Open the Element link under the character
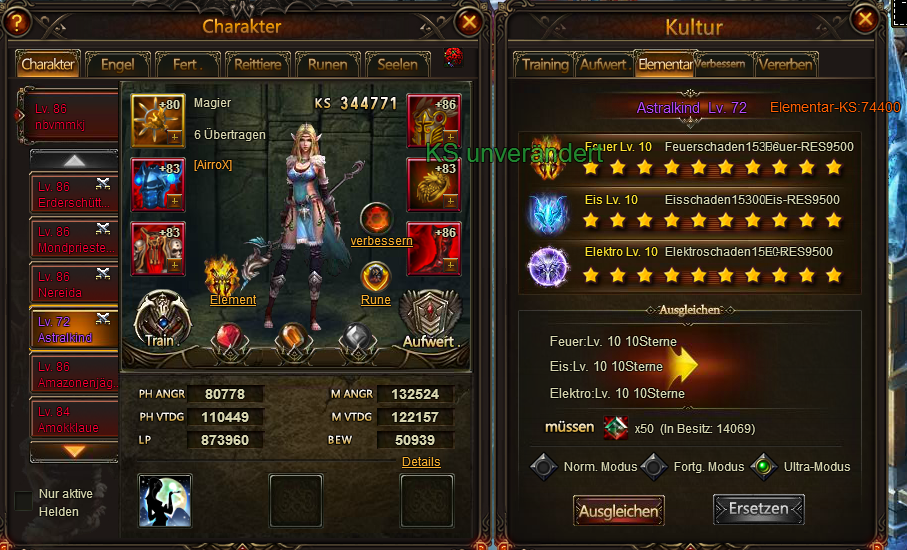 [x=232, y=299]
